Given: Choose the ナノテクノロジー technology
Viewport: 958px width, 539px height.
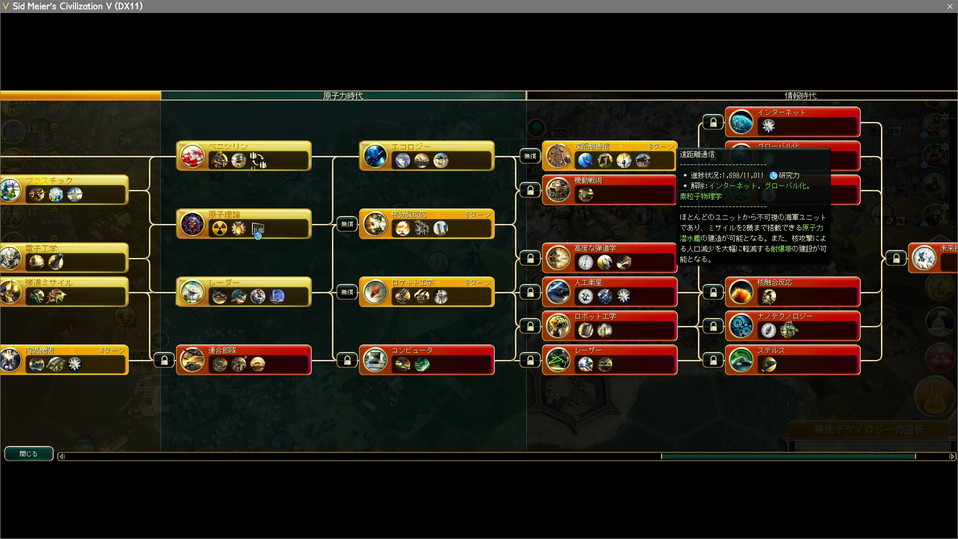Looking at the screenshot, I should (793, 325).
